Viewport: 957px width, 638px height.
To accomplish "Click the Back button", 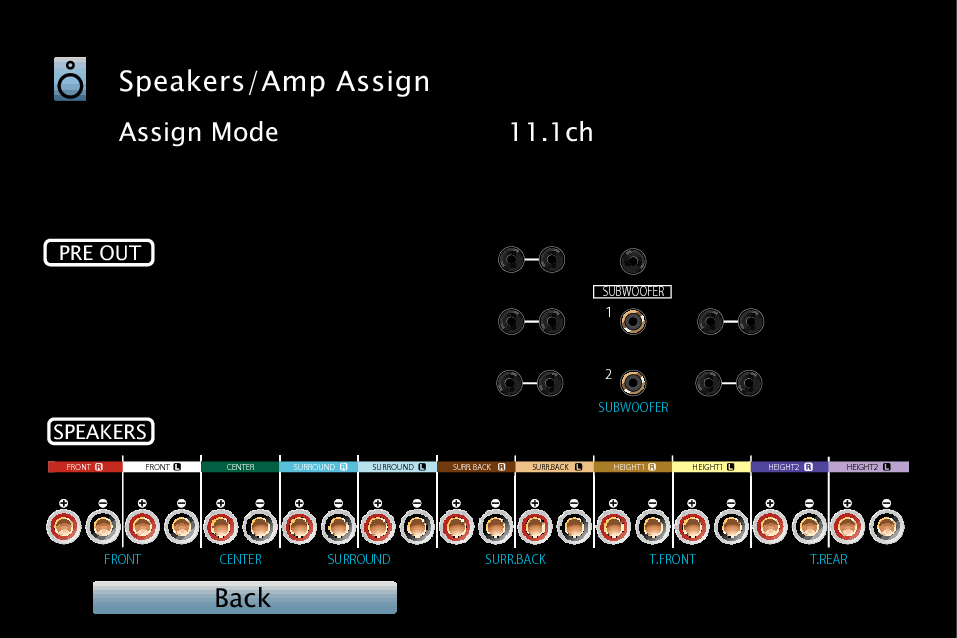I will tap(244, 598).
